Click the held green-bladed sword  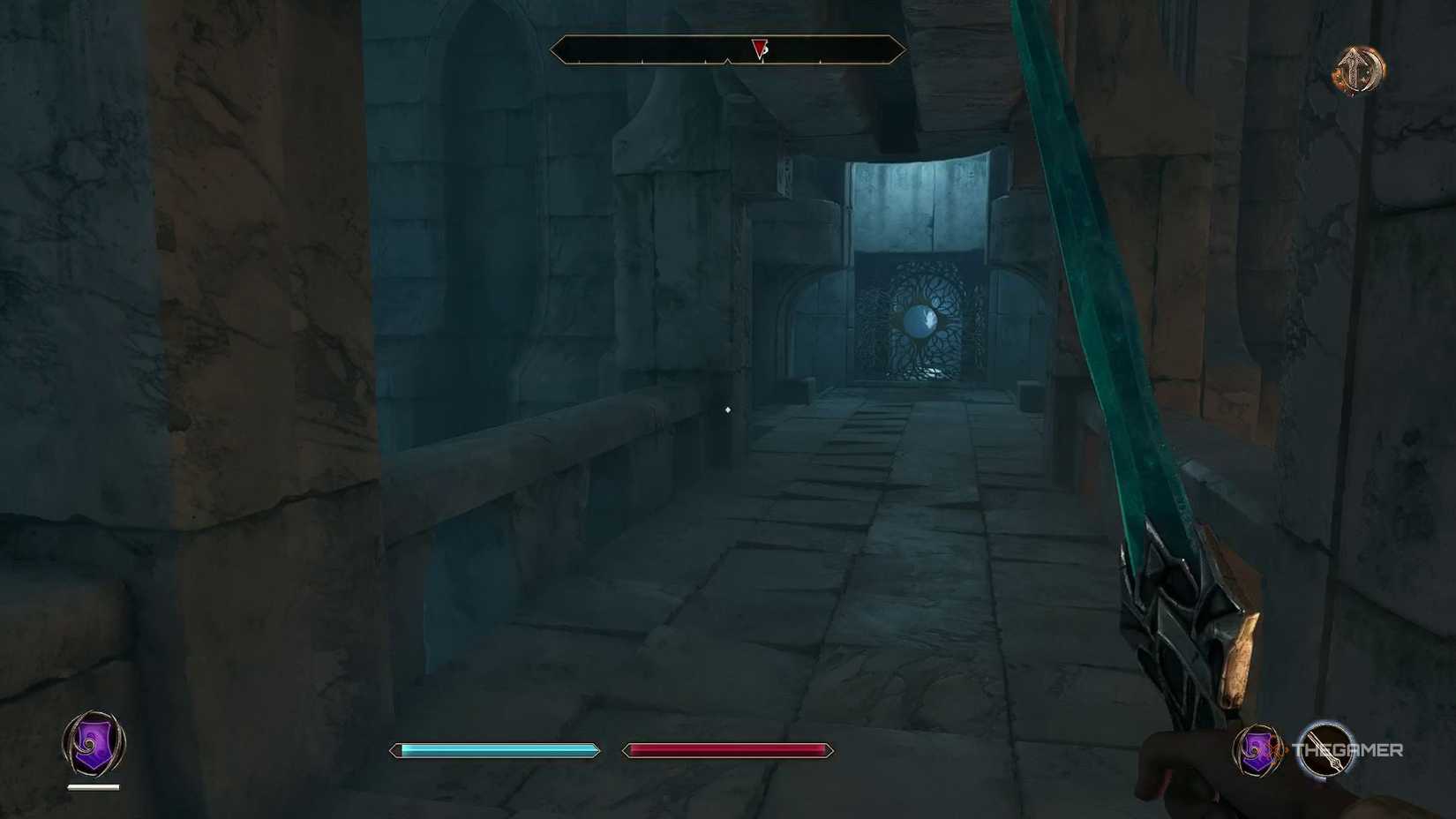tap(1121, 353)
